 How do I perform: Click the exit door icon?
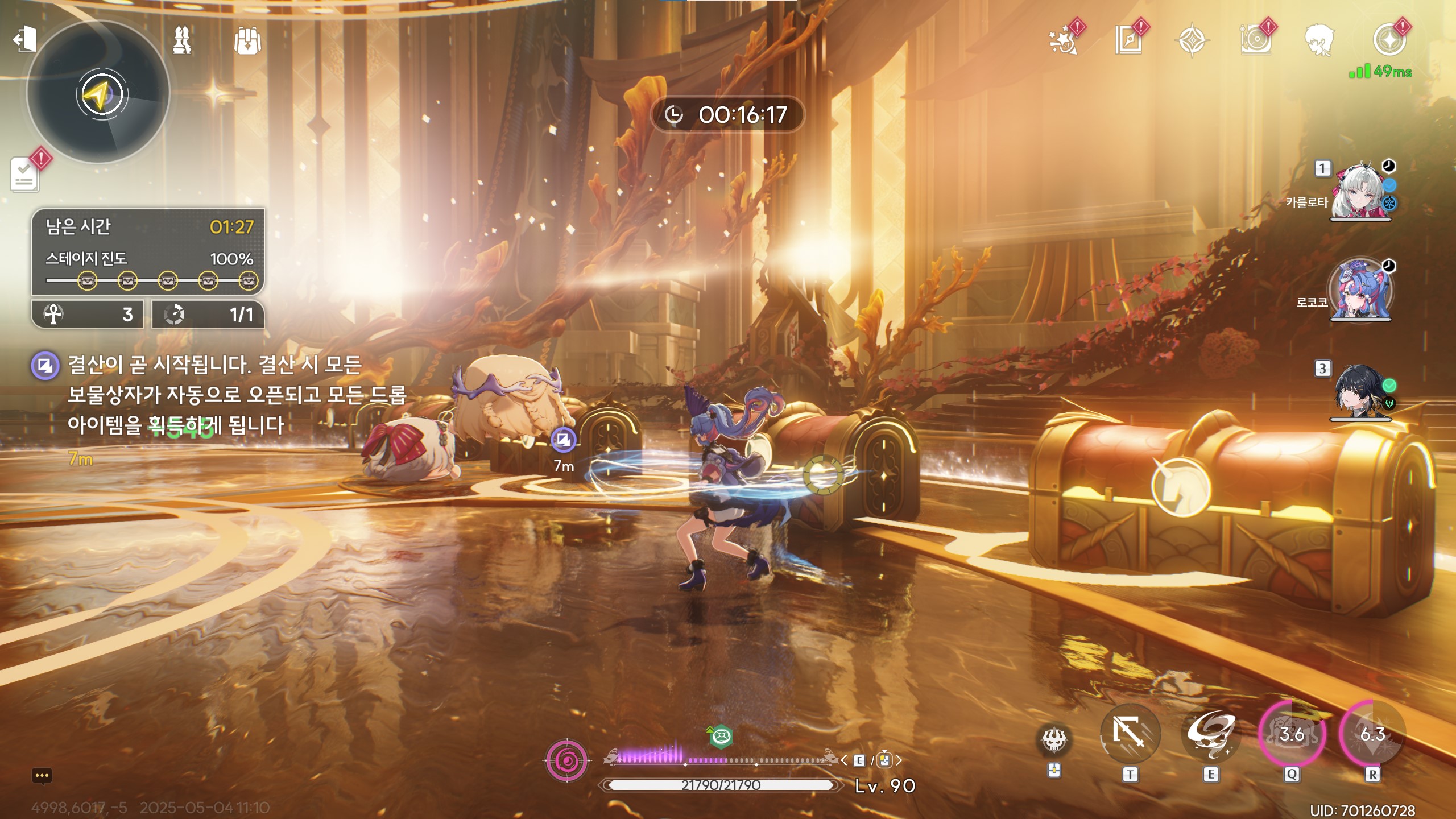coord(25,40)
